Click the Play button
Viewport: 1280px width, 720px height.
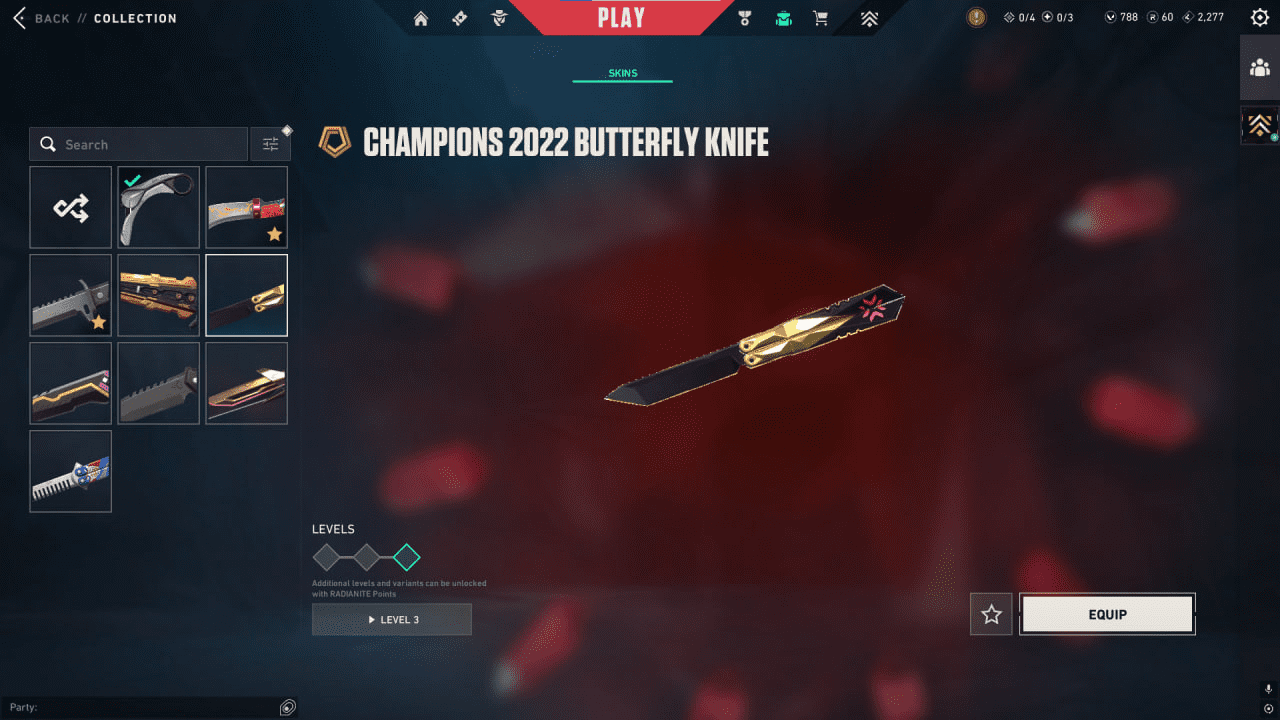tap(621, 15)
